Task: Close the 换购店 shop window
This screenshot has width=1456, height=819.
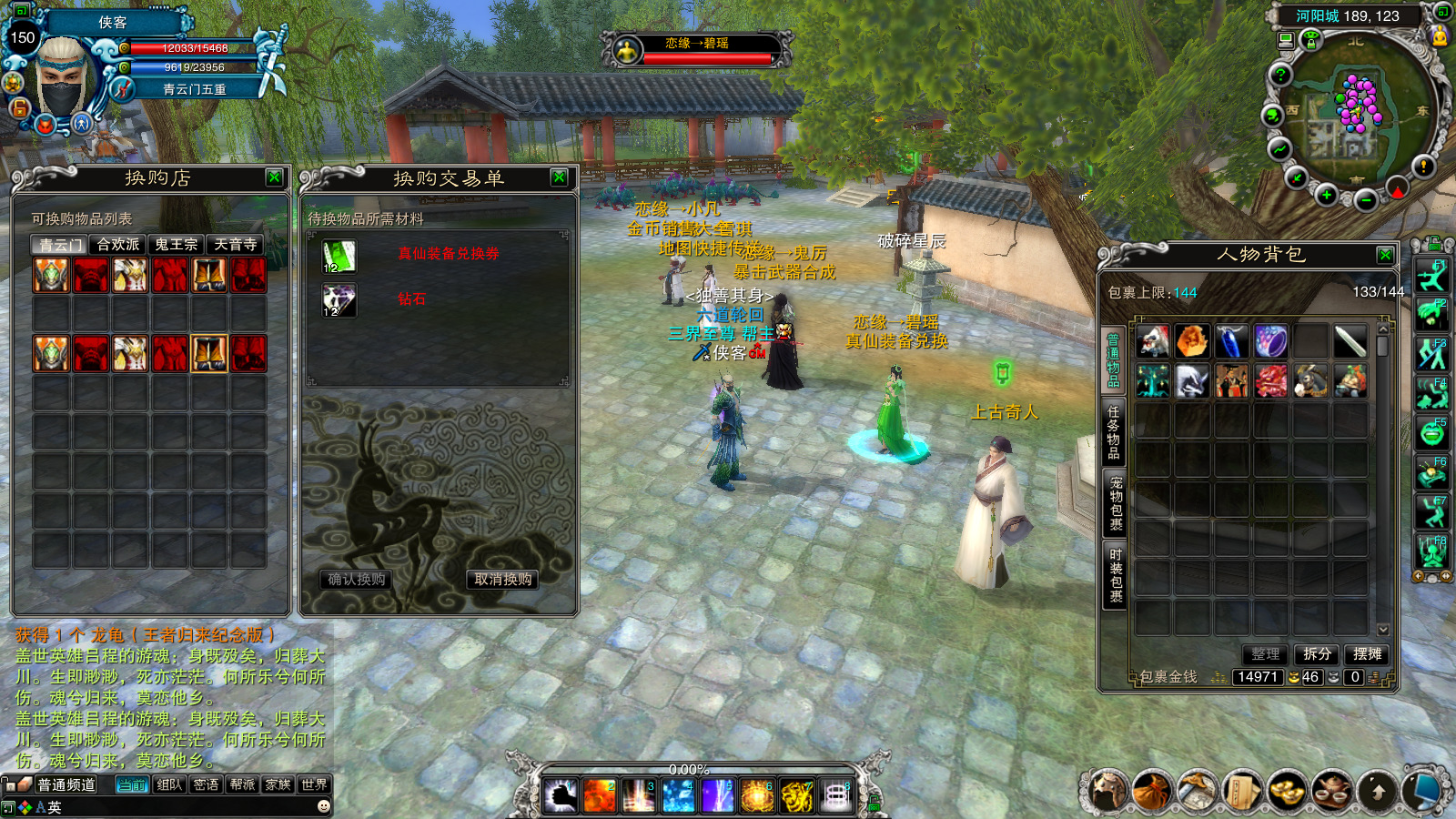Action: (274, 177)
